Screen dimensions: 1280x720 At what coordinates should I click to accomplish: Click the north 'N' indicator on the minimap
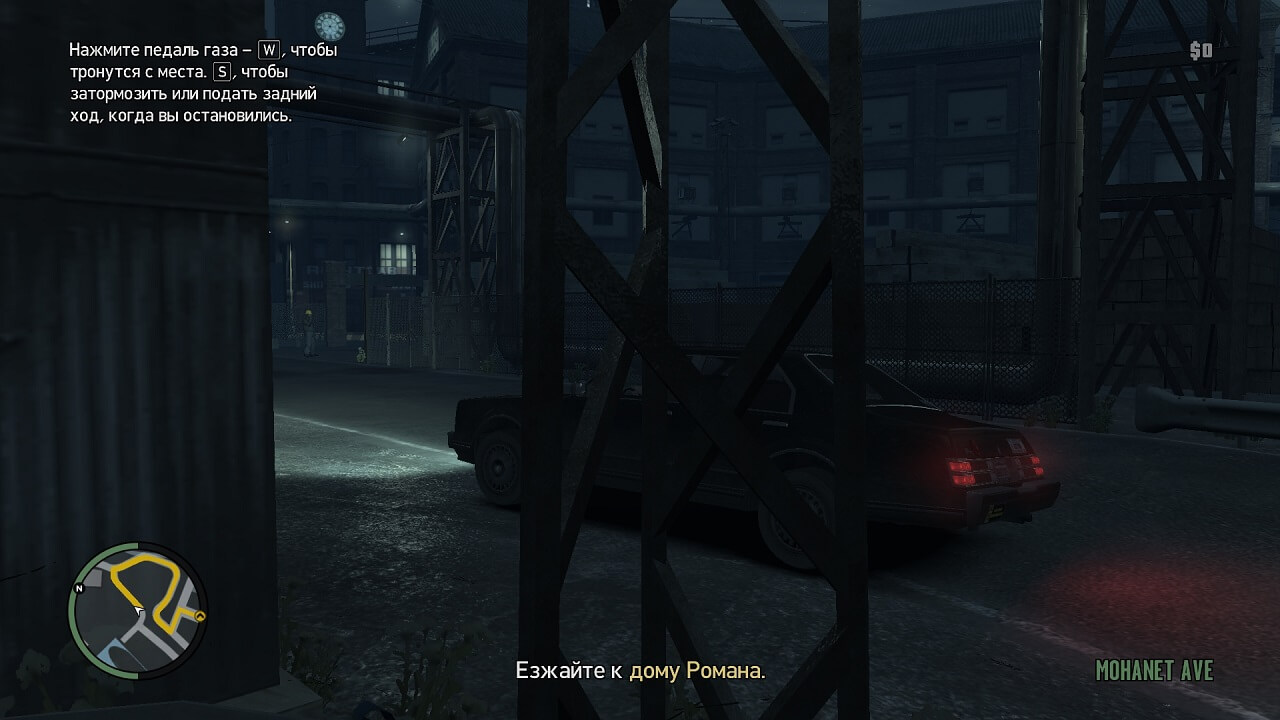(x=79, y=589)
